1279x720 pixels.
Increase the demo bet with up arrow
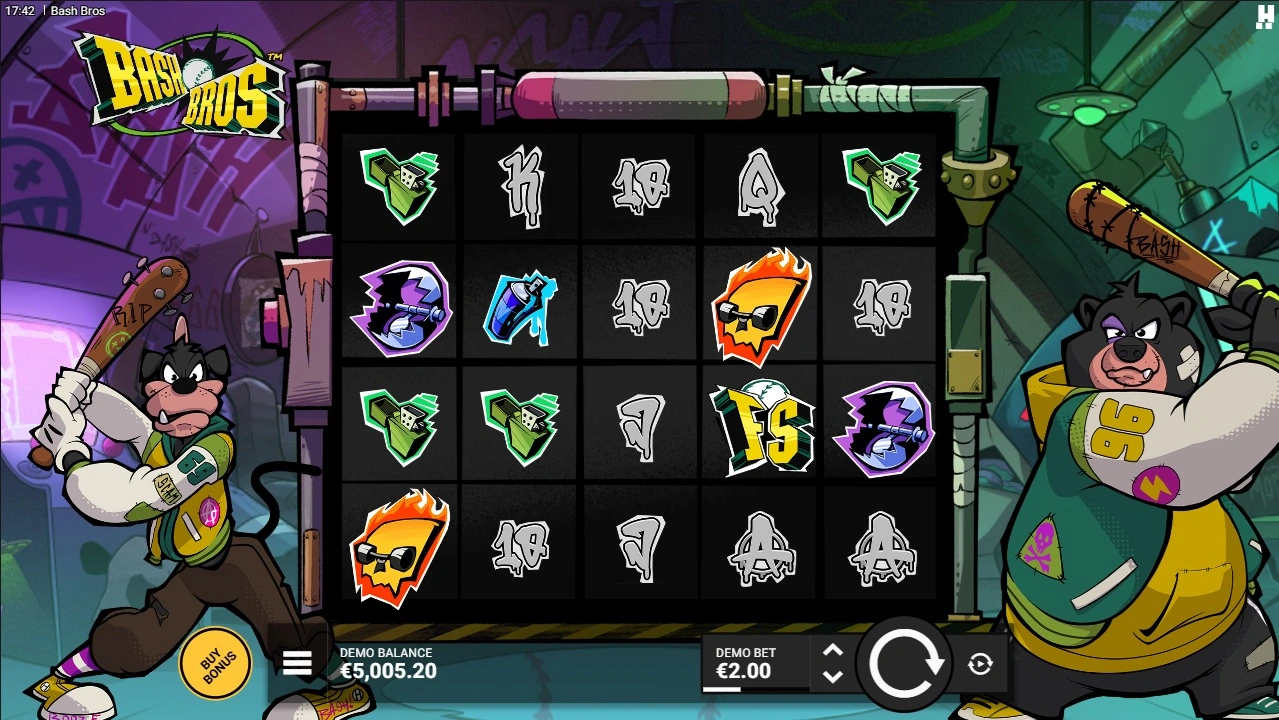[x=832, y=651]
